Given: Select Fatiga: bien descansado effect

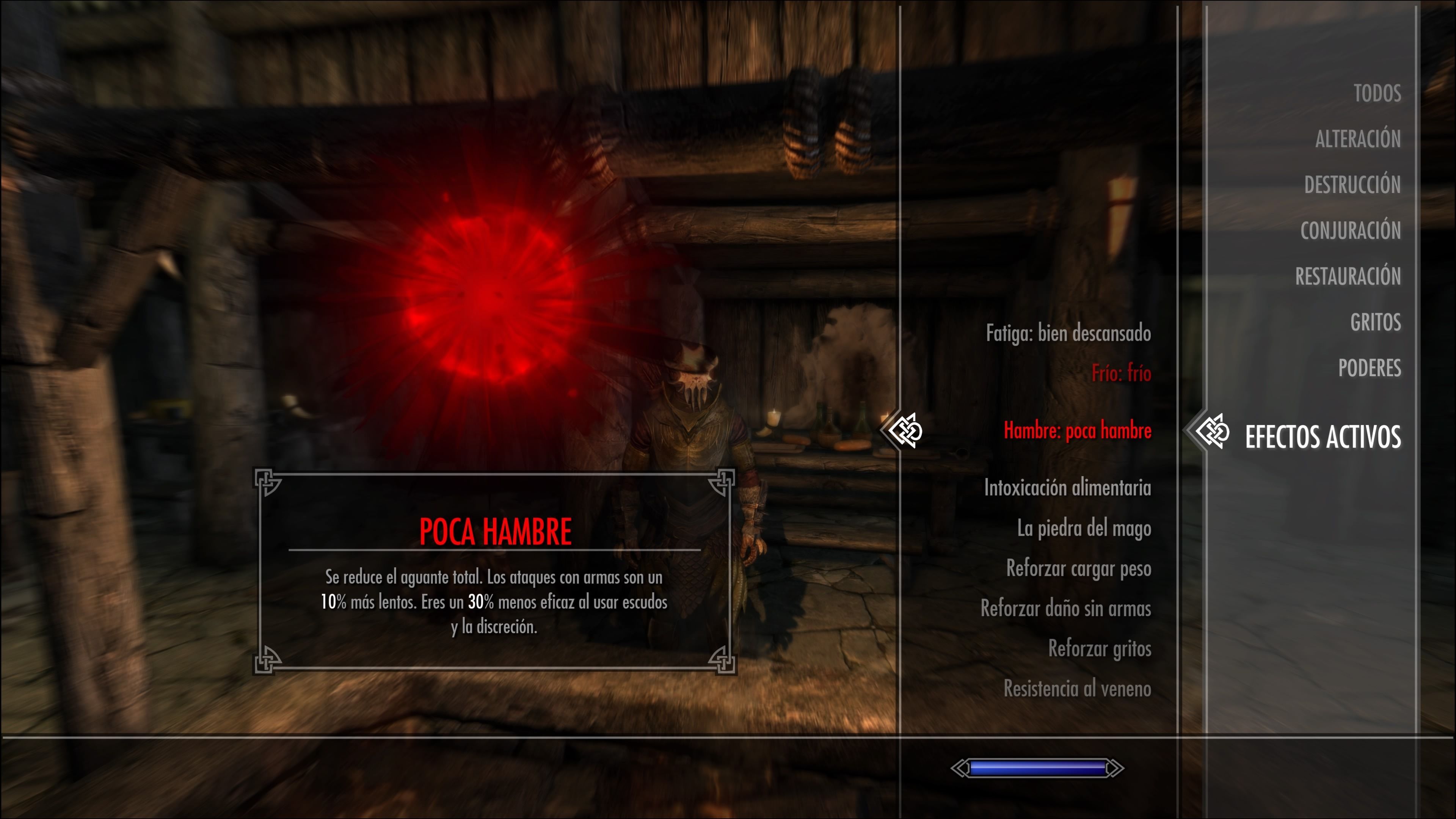Looking at the screenshot, I should pos(1068,333).
